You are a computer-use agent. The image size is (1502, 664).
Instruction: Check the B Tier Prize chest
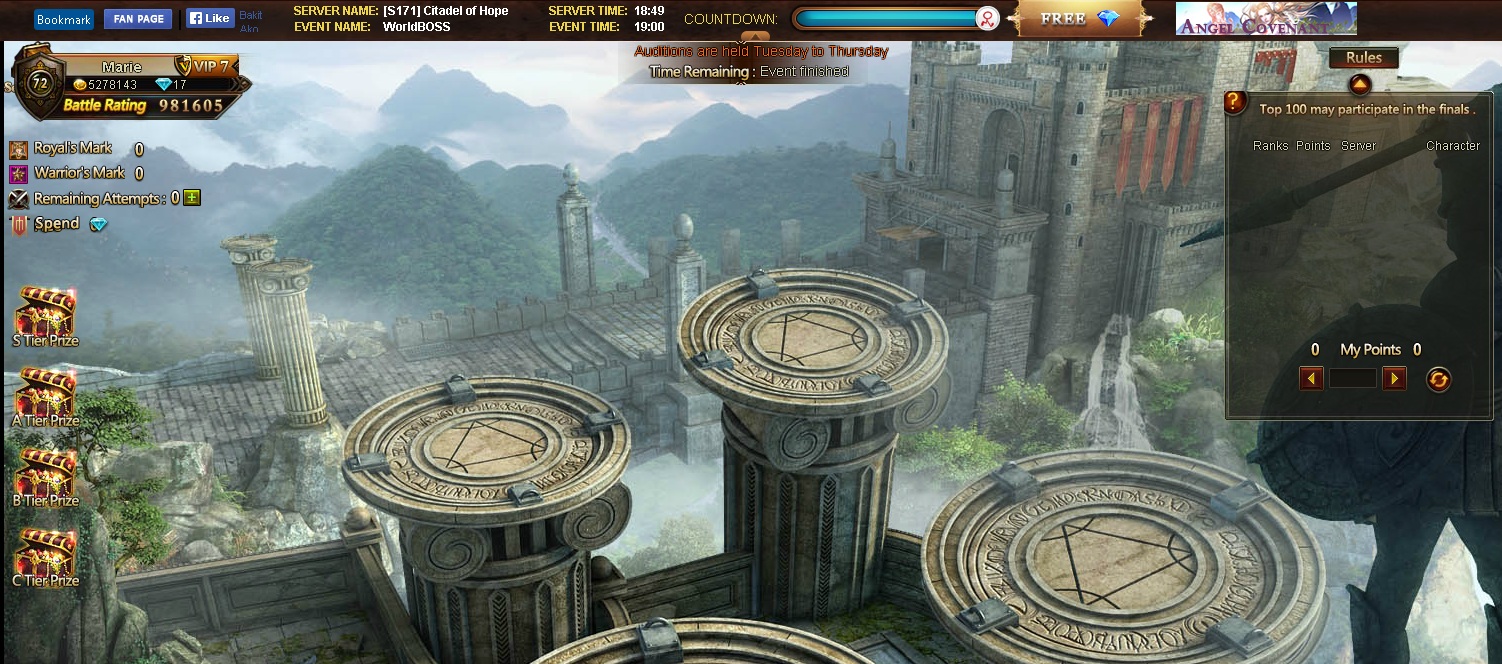tap(45, 476)
